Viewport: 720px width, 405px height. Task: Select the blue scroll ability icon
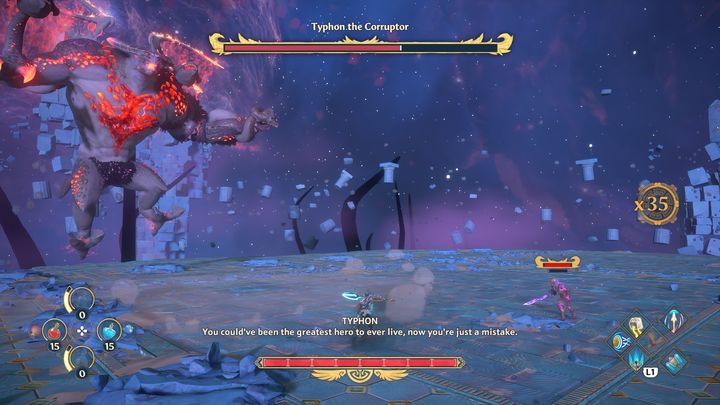[676, 362]
